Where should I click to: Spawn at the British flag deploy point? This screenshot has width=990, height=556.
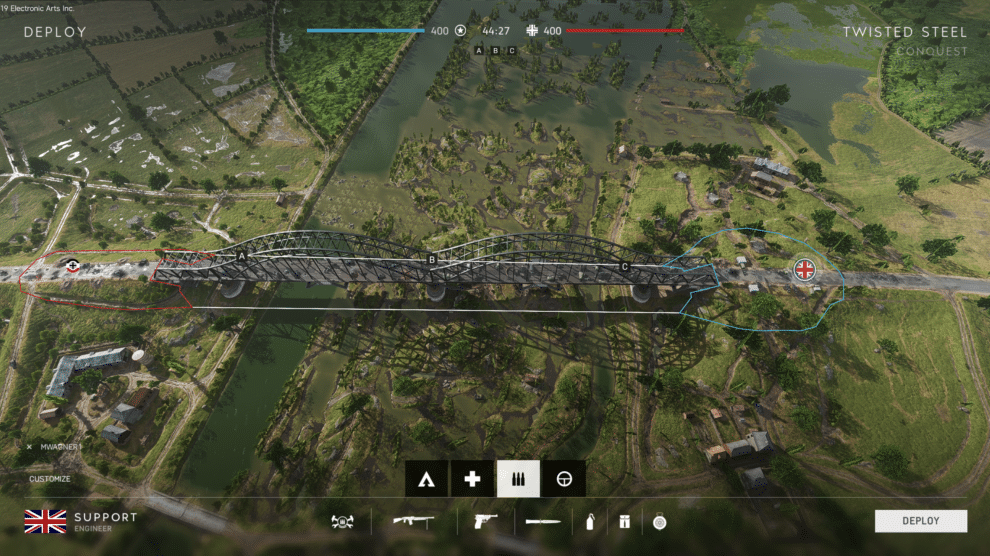(x=804, y=268)
